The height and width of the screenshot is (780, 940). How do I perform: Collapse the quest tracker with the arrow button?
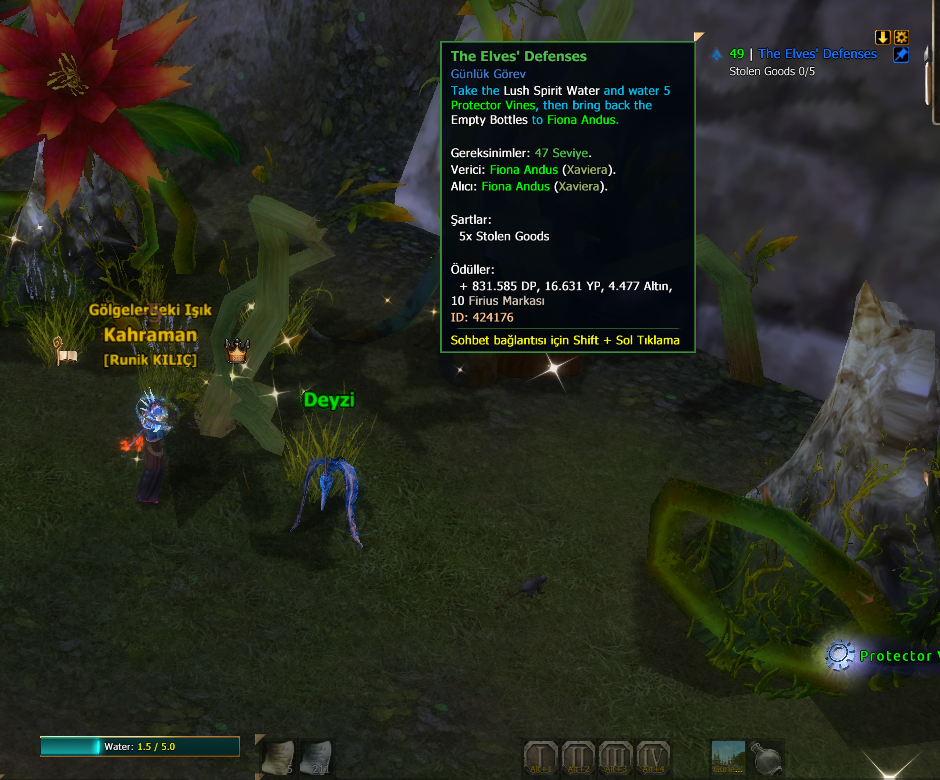click(x=883, y=37)
